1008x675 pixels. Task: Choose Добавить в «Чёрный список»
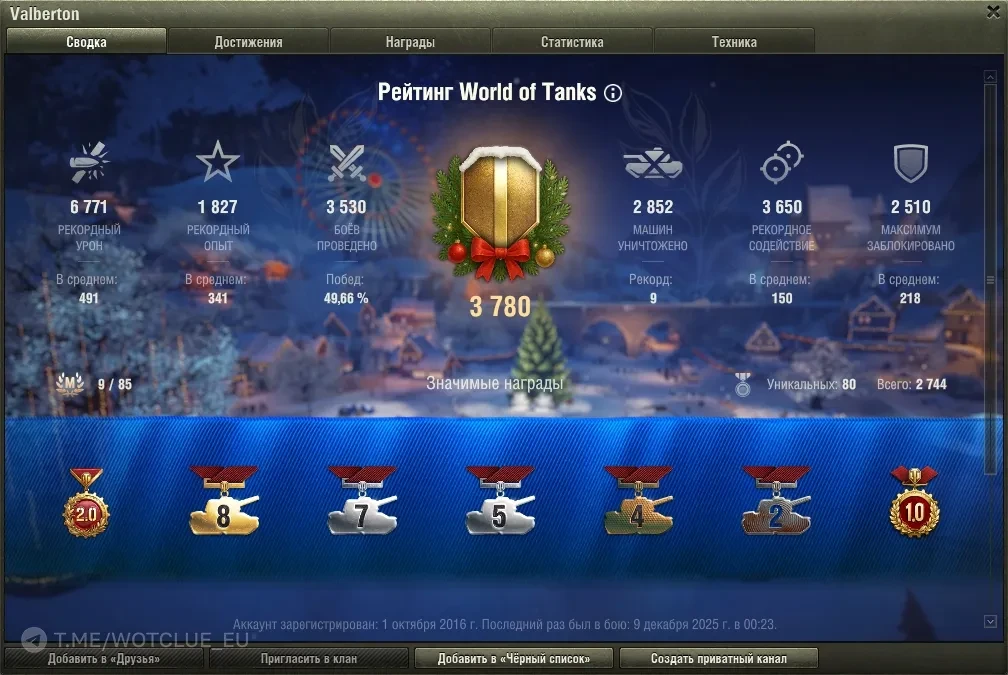pyautogui.click(x=513, y=659)
